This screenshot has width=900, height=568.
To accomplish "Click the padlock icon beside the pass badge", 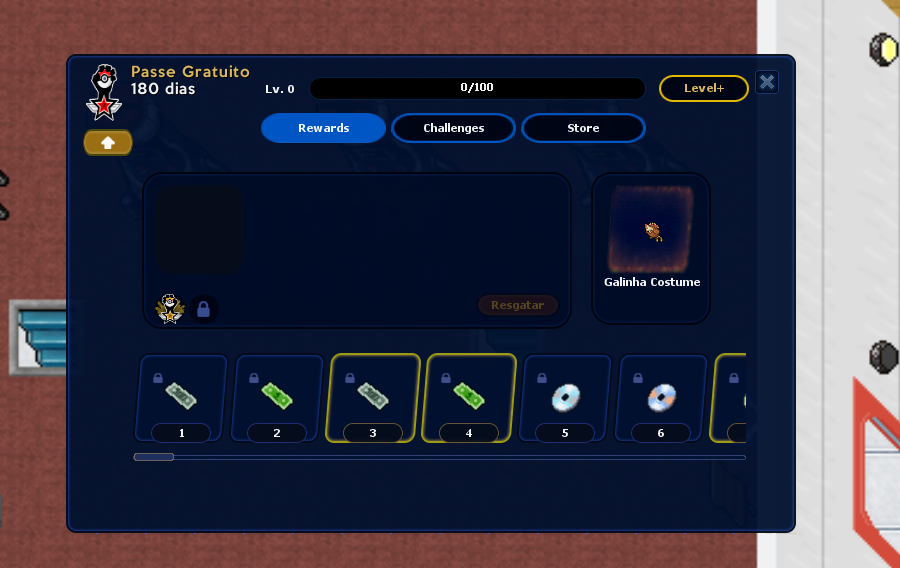I will point(204,310).
